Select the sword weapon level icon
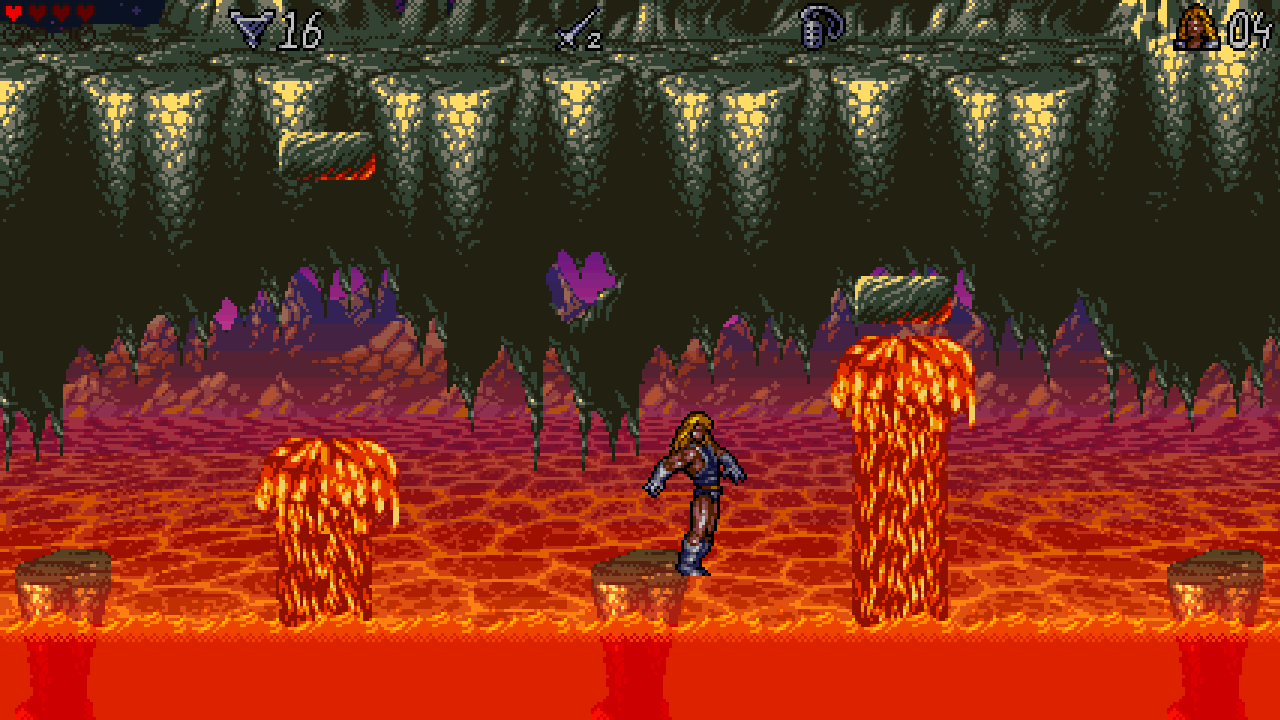The width and height of the screenshot is (1280, 720). click(574, 29)
